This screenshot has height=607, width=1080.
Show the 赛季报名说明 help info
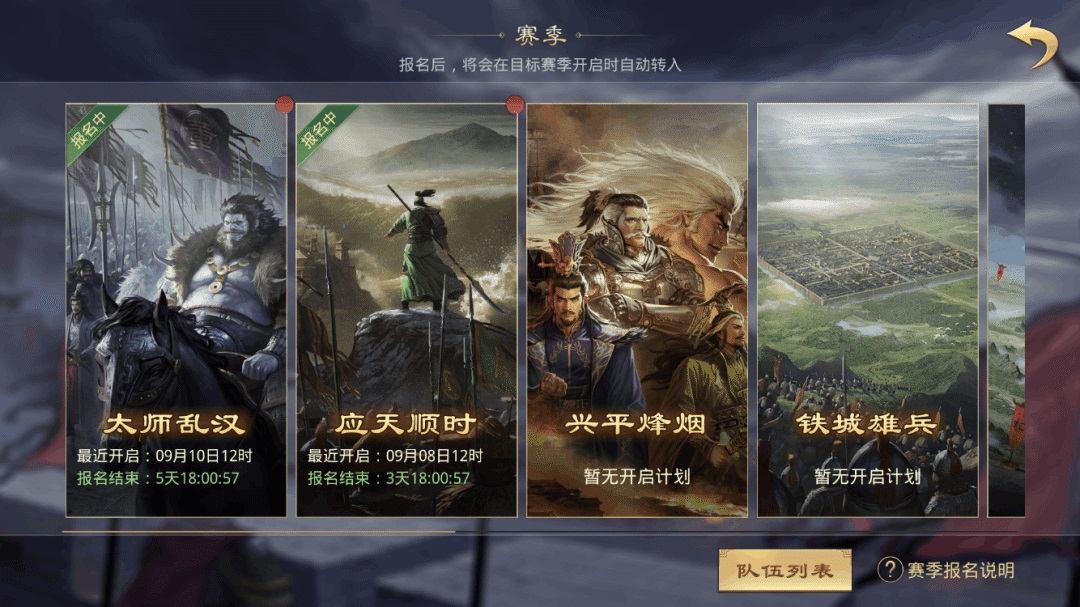tap(946, 570)
